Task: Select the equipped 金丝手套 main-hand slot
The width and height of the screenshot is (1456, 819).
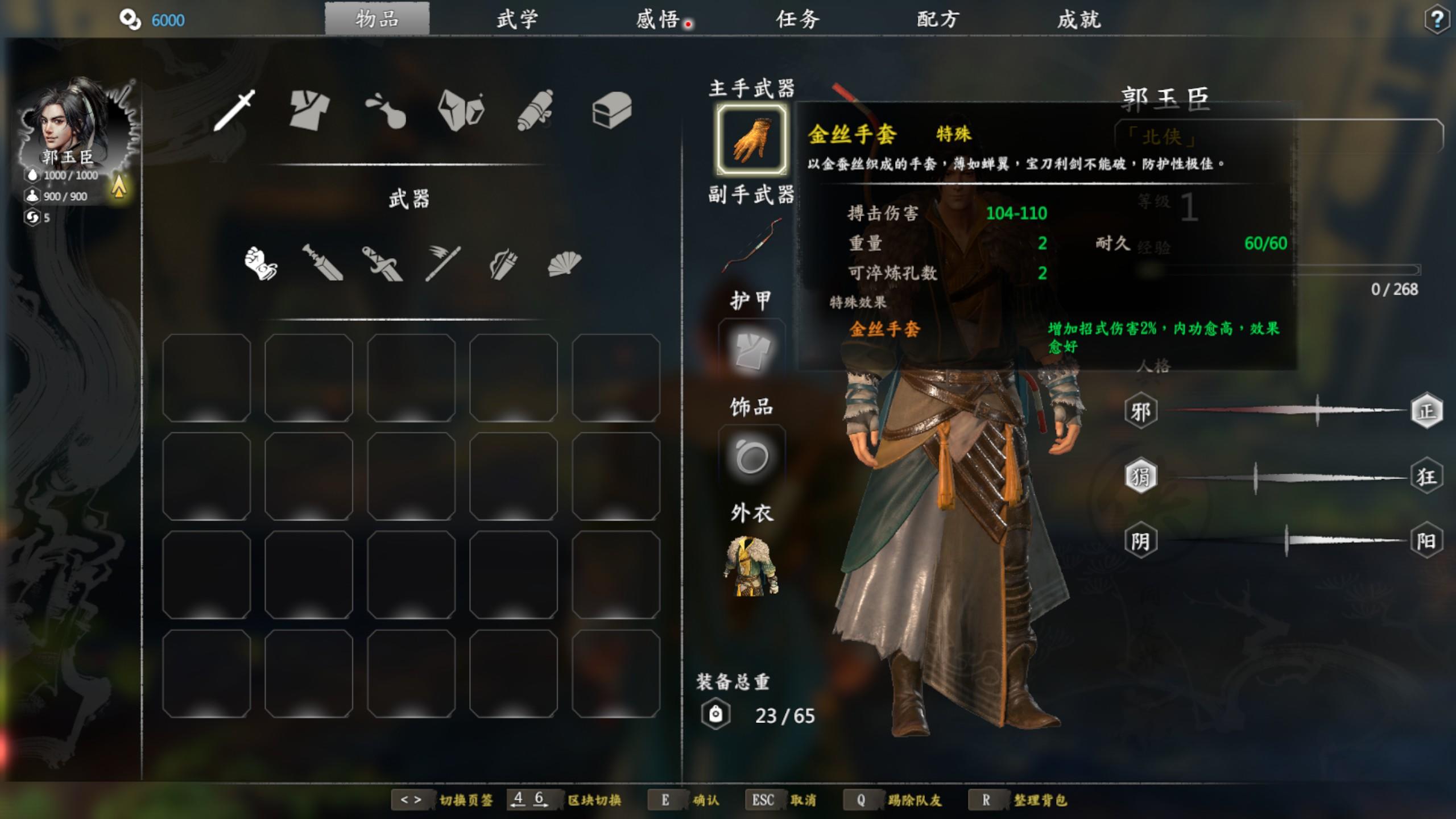Action: point(751,139)
